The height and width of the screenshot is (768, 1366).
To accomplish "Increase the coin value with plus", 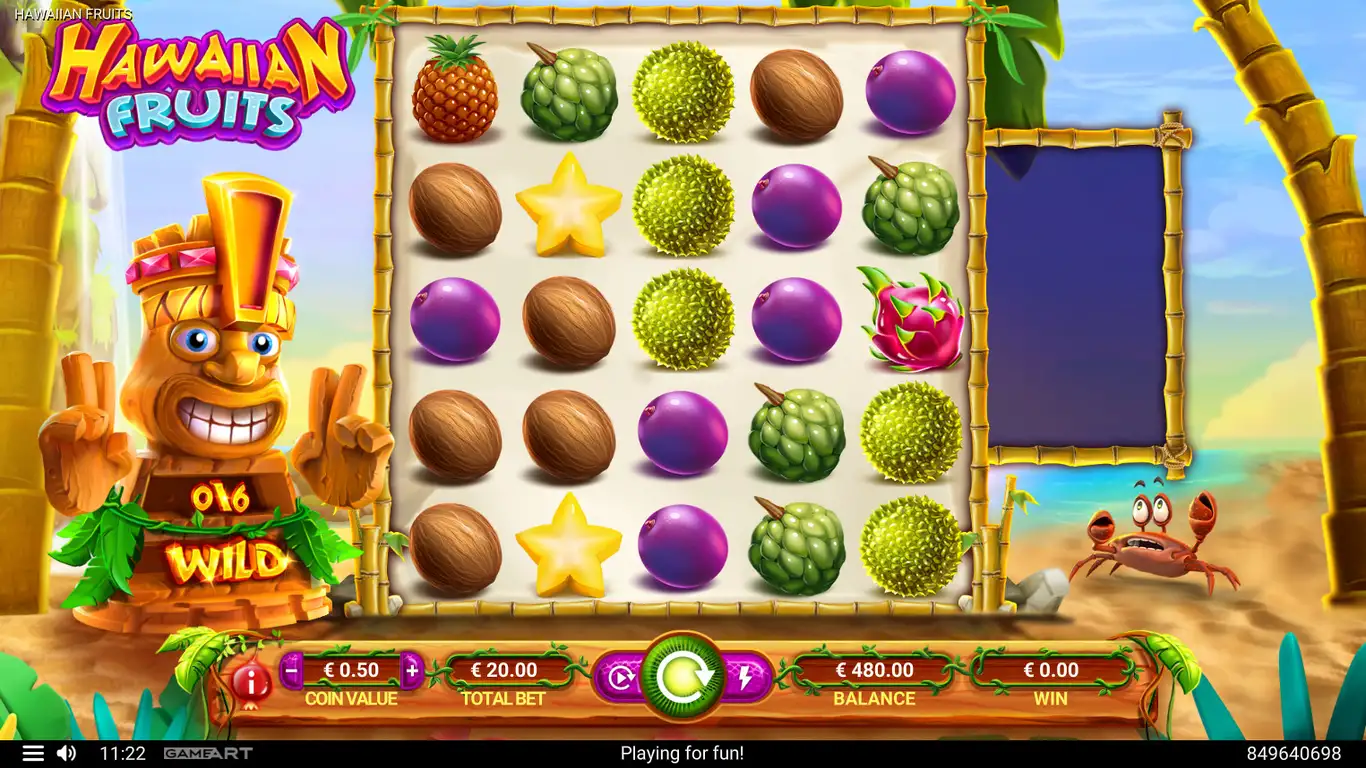I will 411,670.
